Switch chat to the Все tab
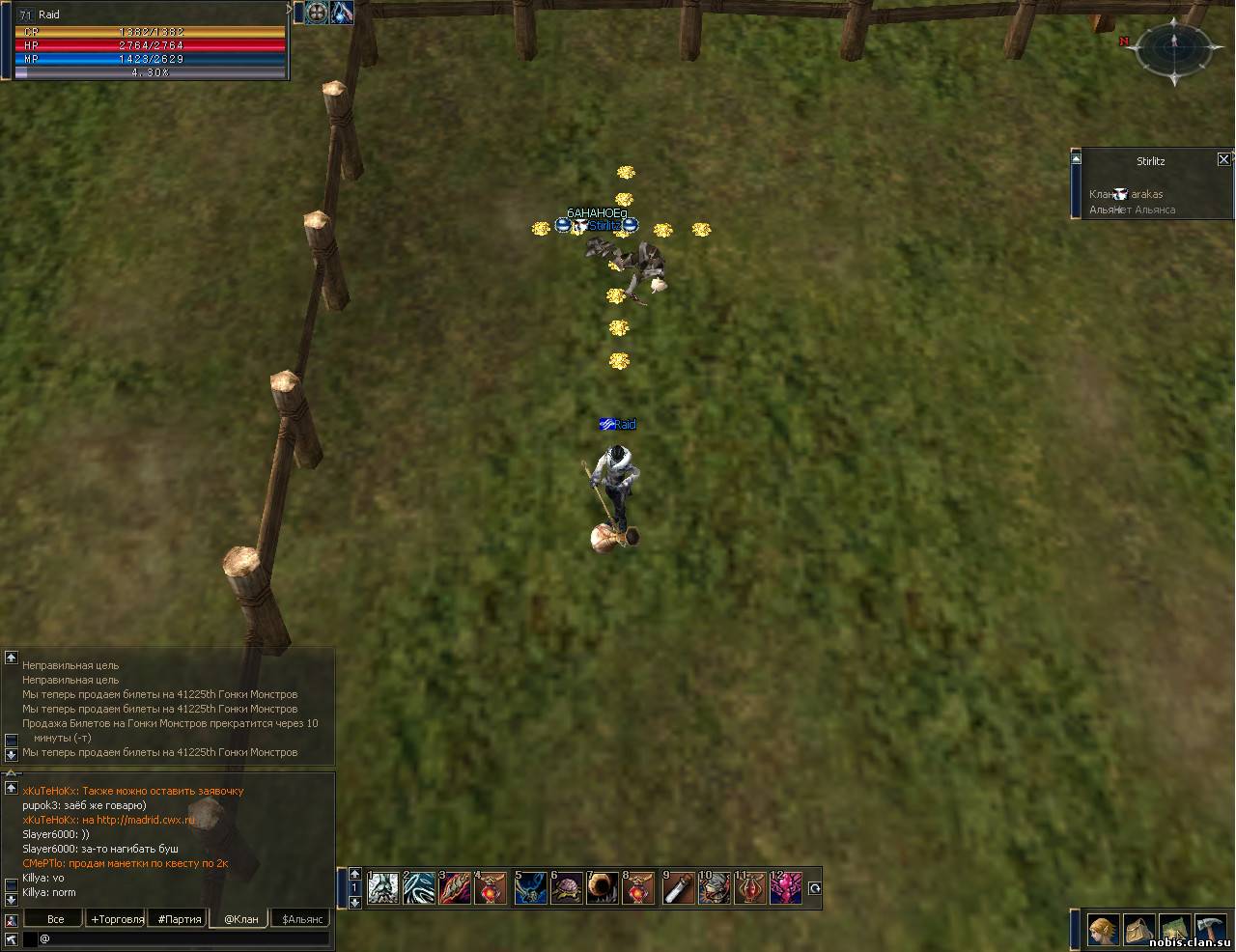 click(x=56, y=919)
